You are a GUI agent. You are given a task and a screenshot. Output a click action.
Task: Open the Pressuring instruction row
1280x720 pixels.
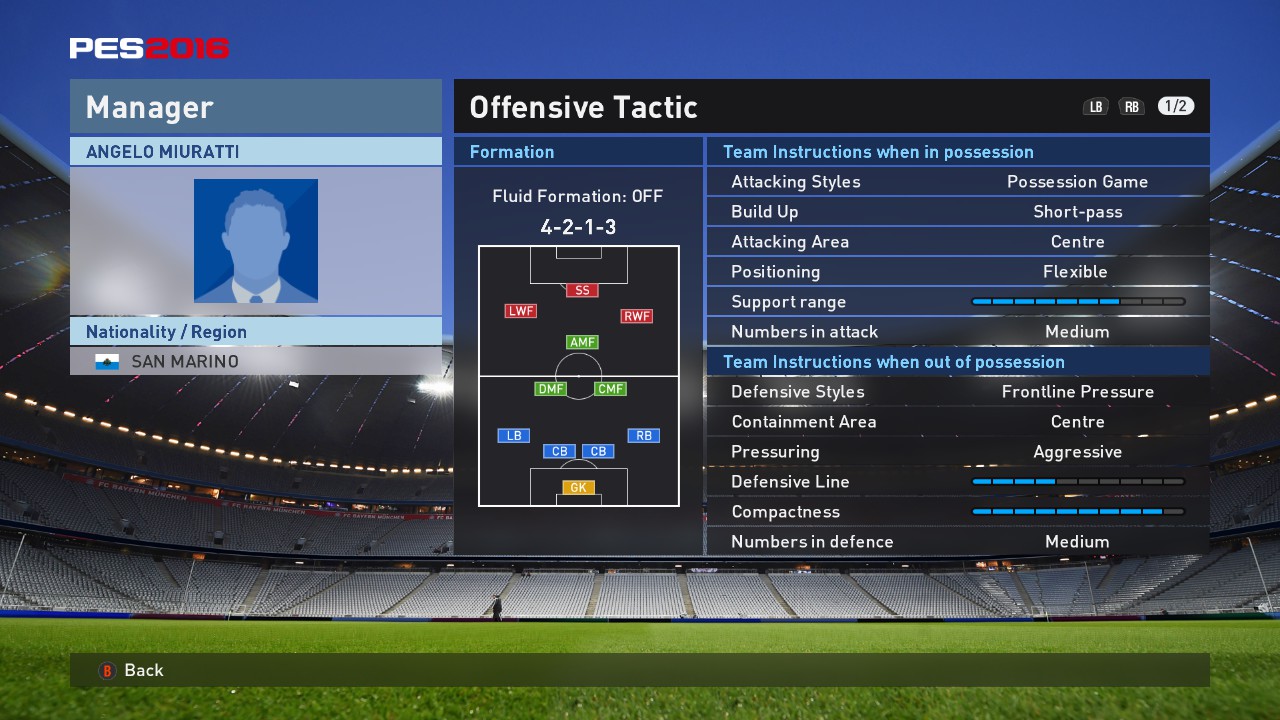[957, 452]
